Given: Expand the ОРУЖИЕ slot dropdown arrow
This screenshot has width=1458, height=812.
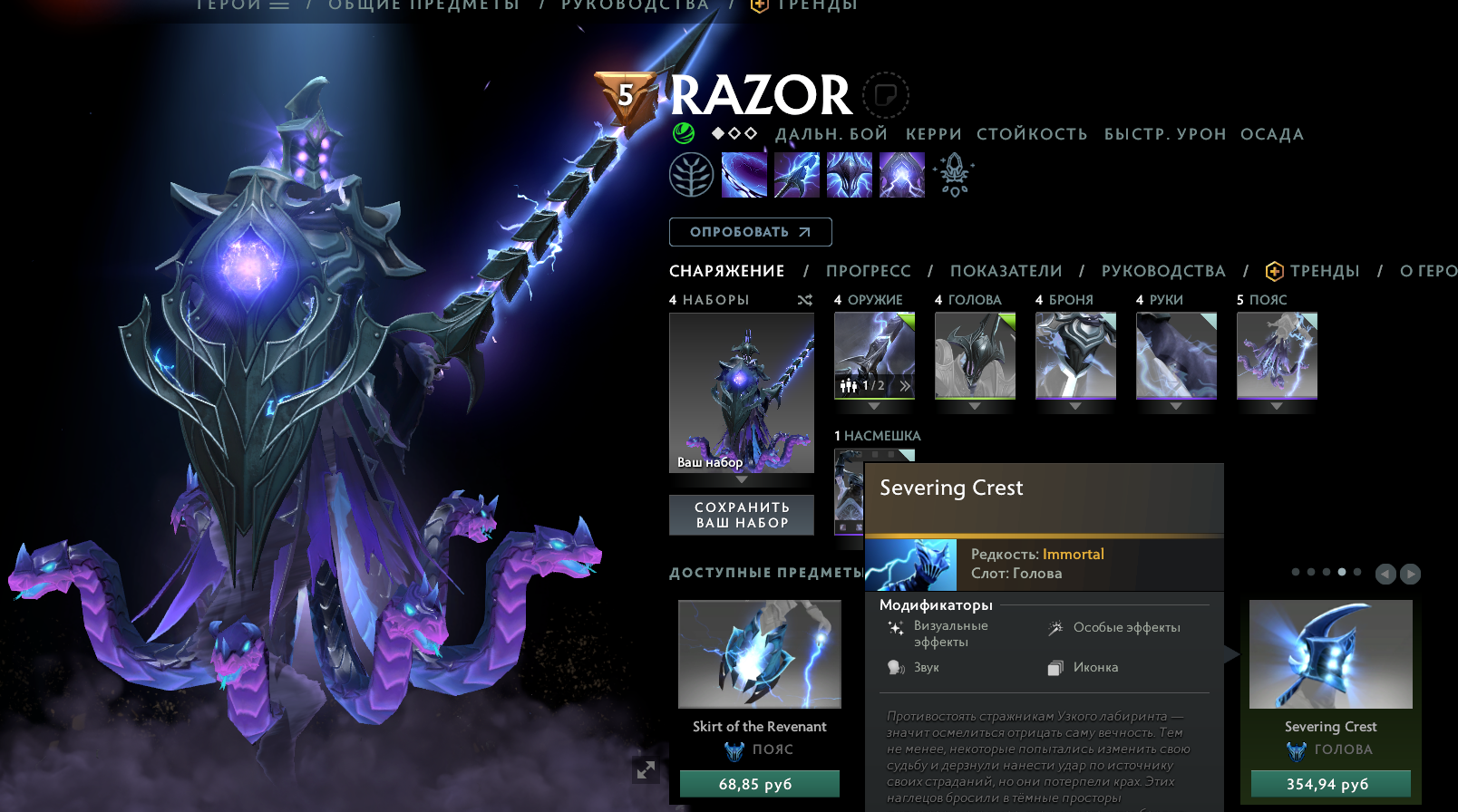Looking at the screenshot, I should click(x=873, y=408).
